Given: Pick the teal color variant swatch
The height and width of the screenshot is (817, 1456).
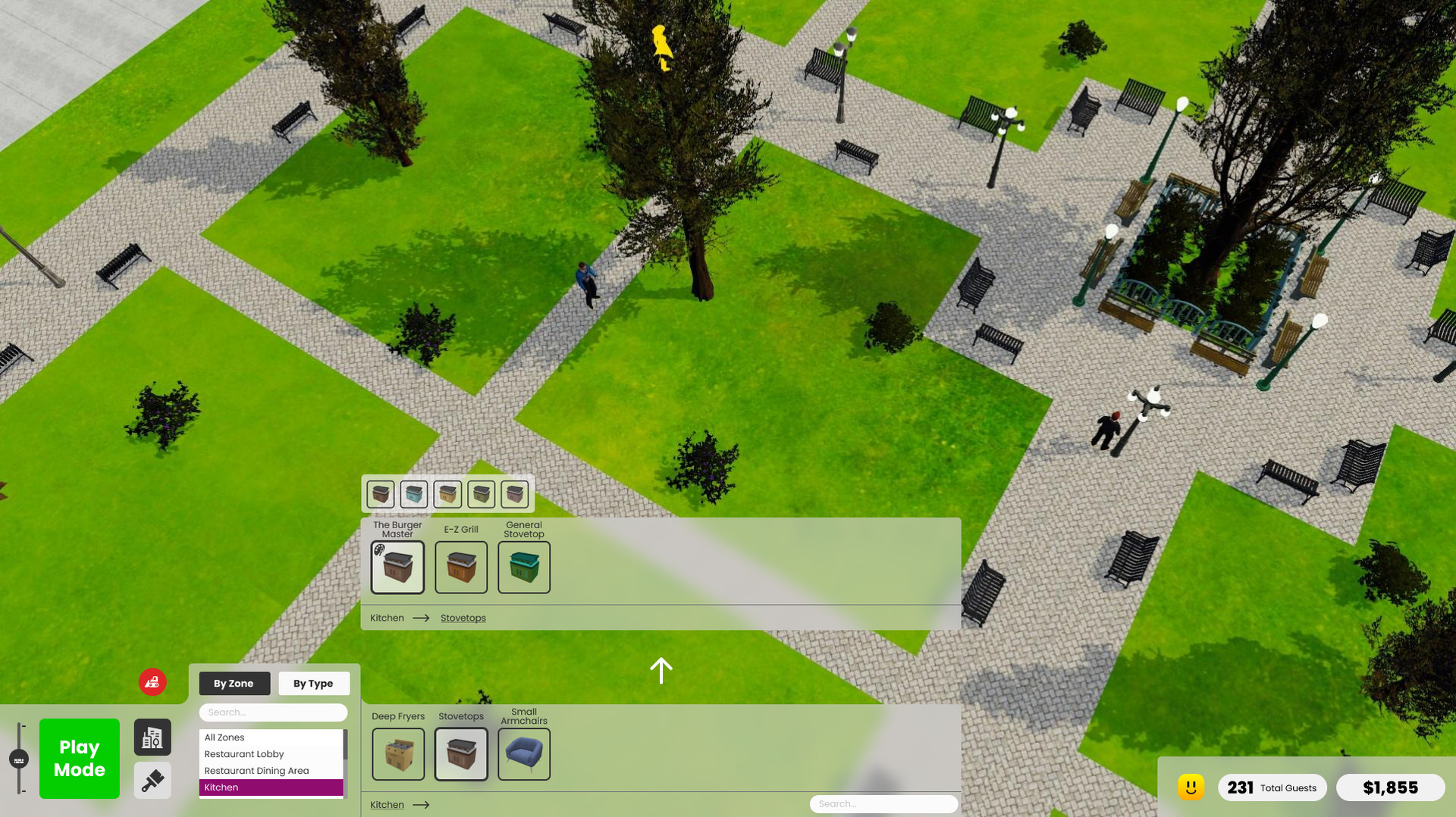Looking at the screenshot, I should coord(415,493).
